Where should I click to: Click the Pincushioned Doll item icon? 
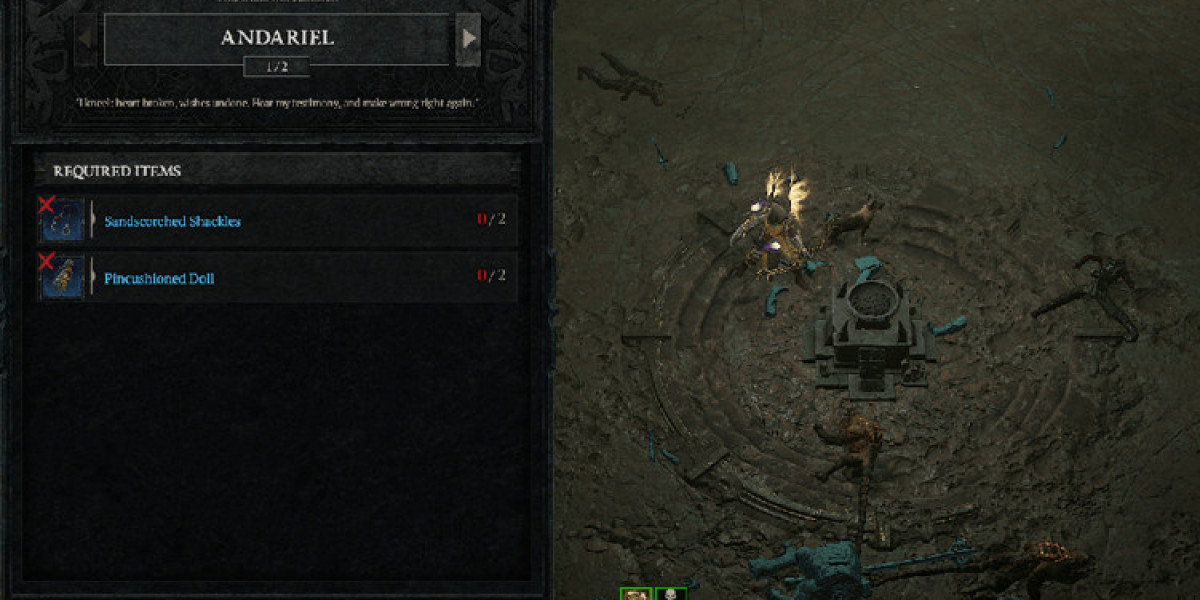[62, 278]
